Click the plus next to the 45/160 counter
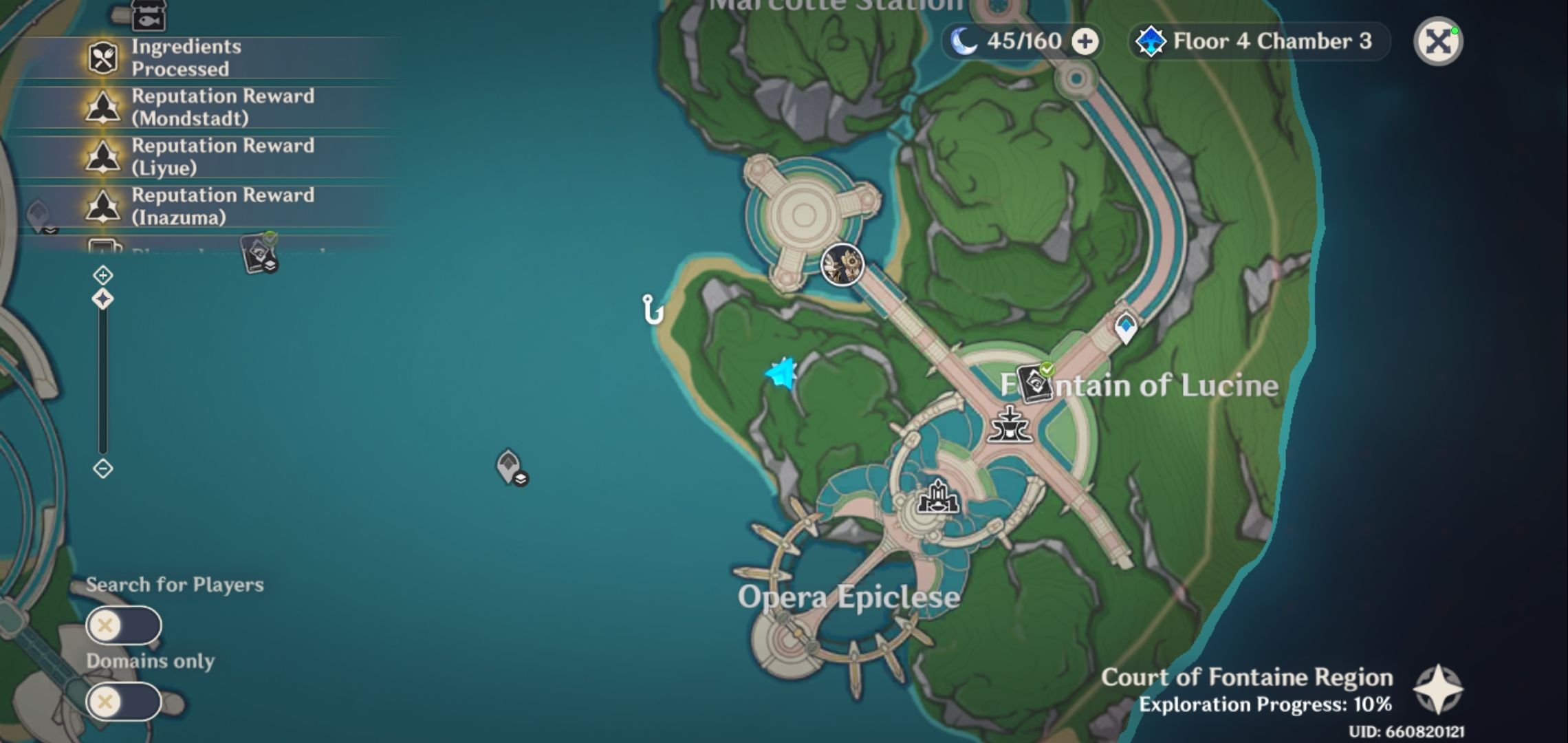 tap(1085, 41)
